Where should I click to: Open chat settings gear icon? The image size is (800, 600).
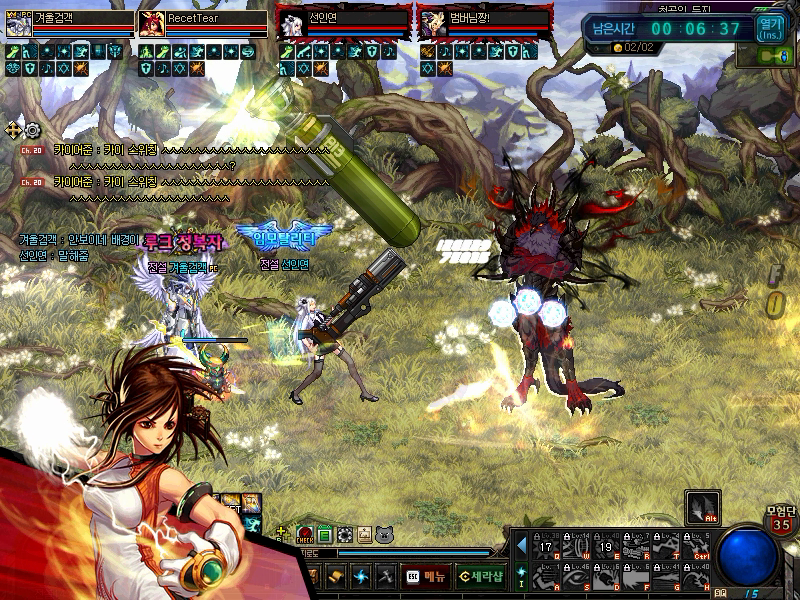coord(33,130)
